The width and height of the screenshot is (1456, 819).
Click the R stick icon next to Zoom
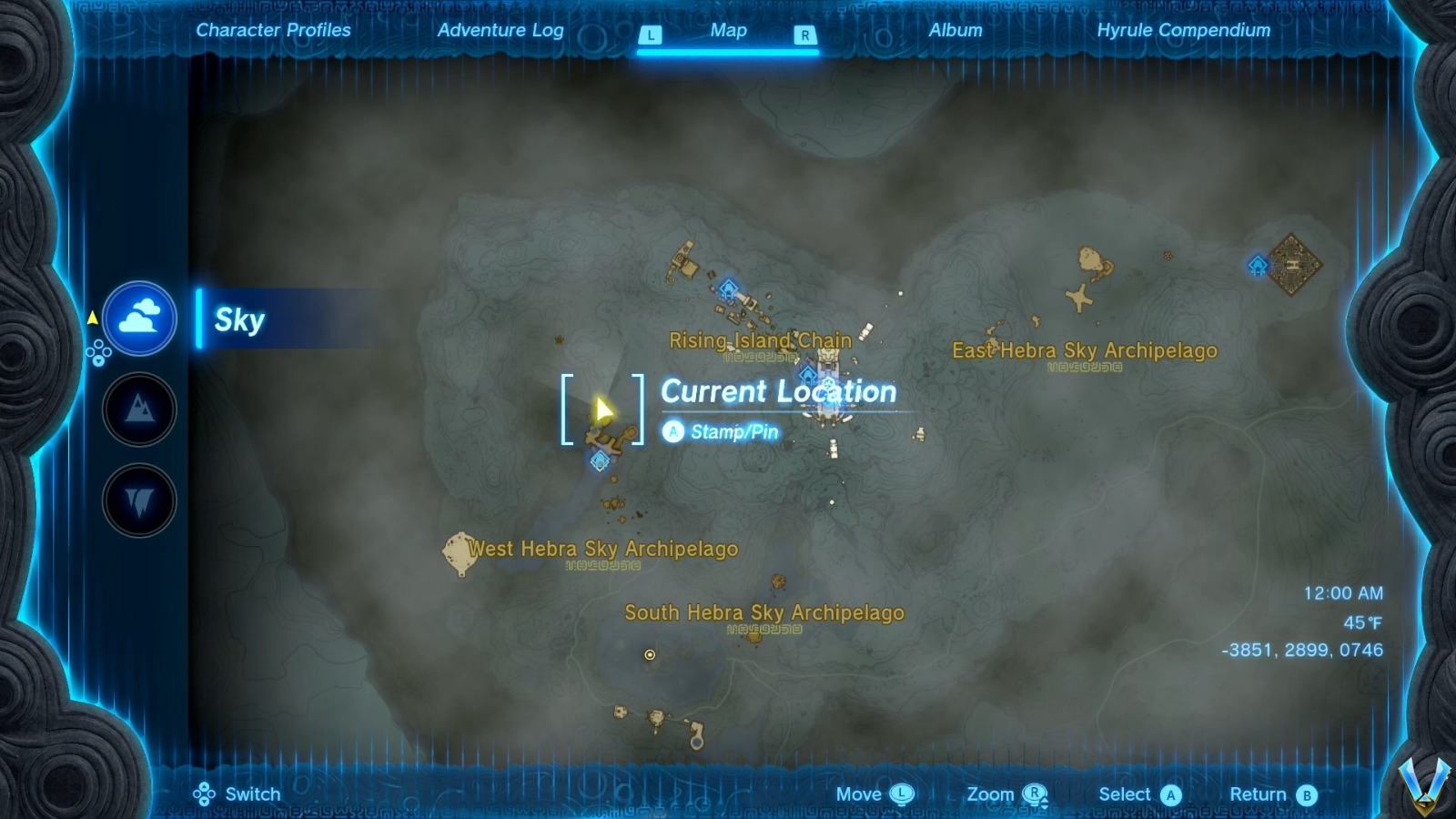(x=1033, y=794)
